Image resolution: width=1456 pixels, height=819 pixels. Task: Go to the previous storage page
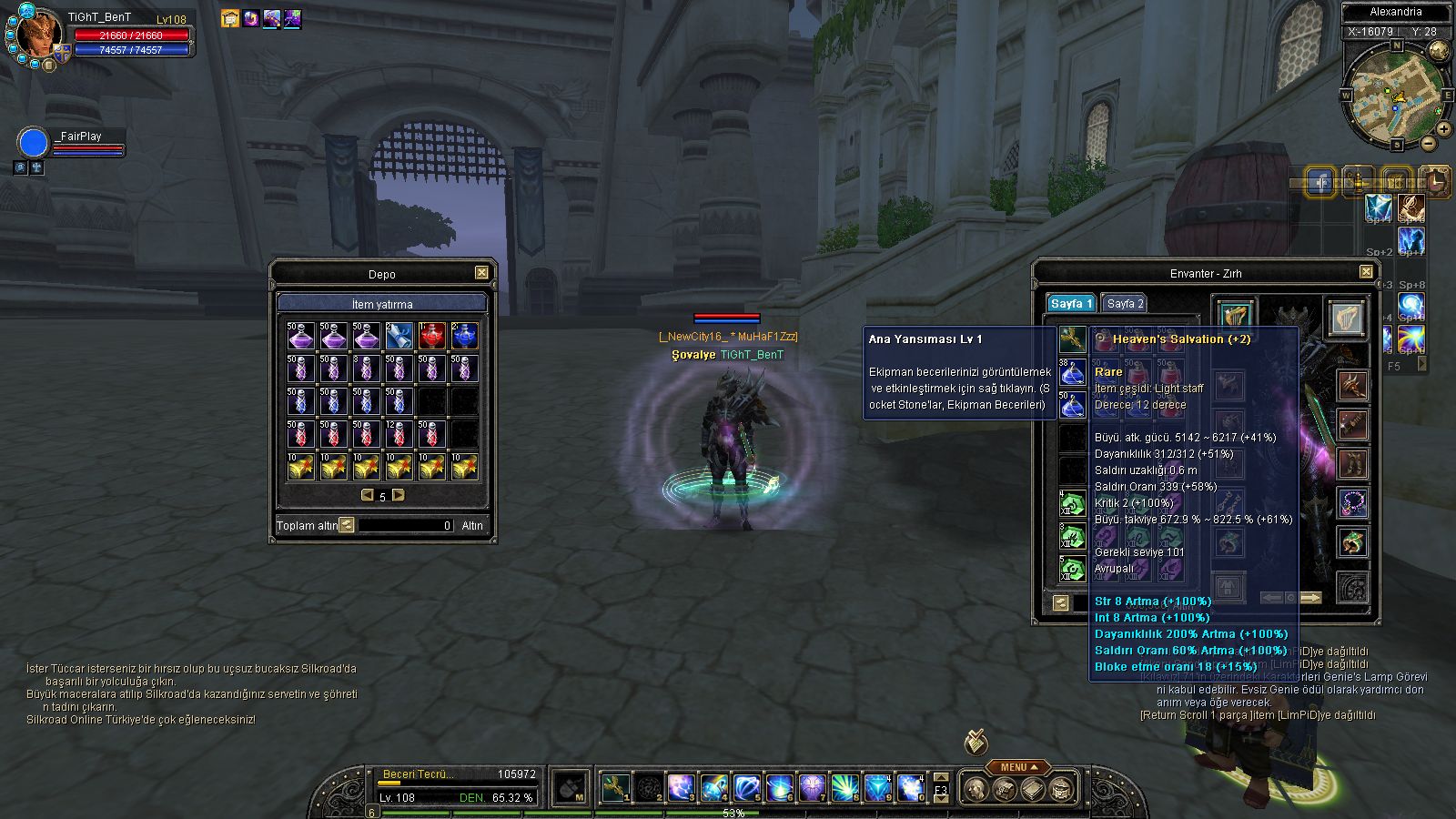[x=367, y=495]
